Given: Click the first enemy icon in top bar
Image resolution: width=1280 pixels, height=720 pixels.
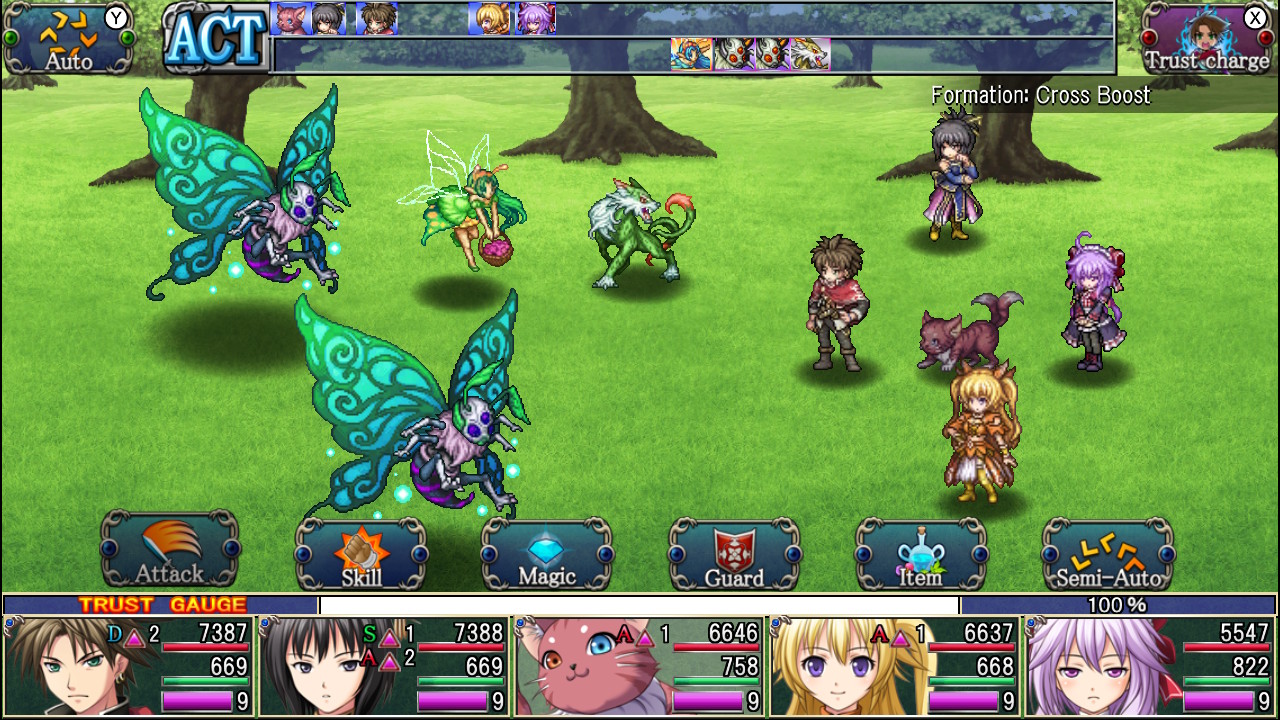Looking at the screenshot, I should (689, 52).
